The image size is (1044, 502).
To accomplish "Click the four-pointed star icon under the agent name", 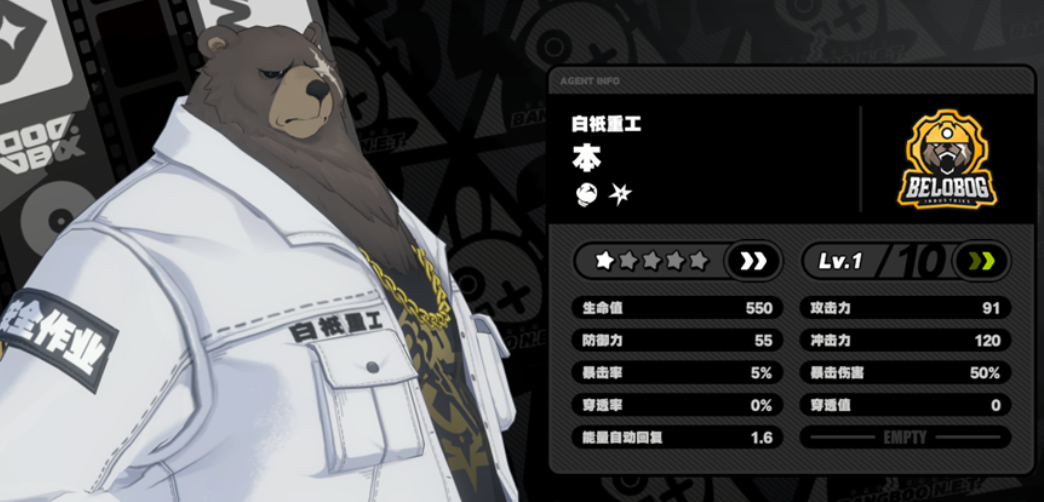I will pos(620,194).
